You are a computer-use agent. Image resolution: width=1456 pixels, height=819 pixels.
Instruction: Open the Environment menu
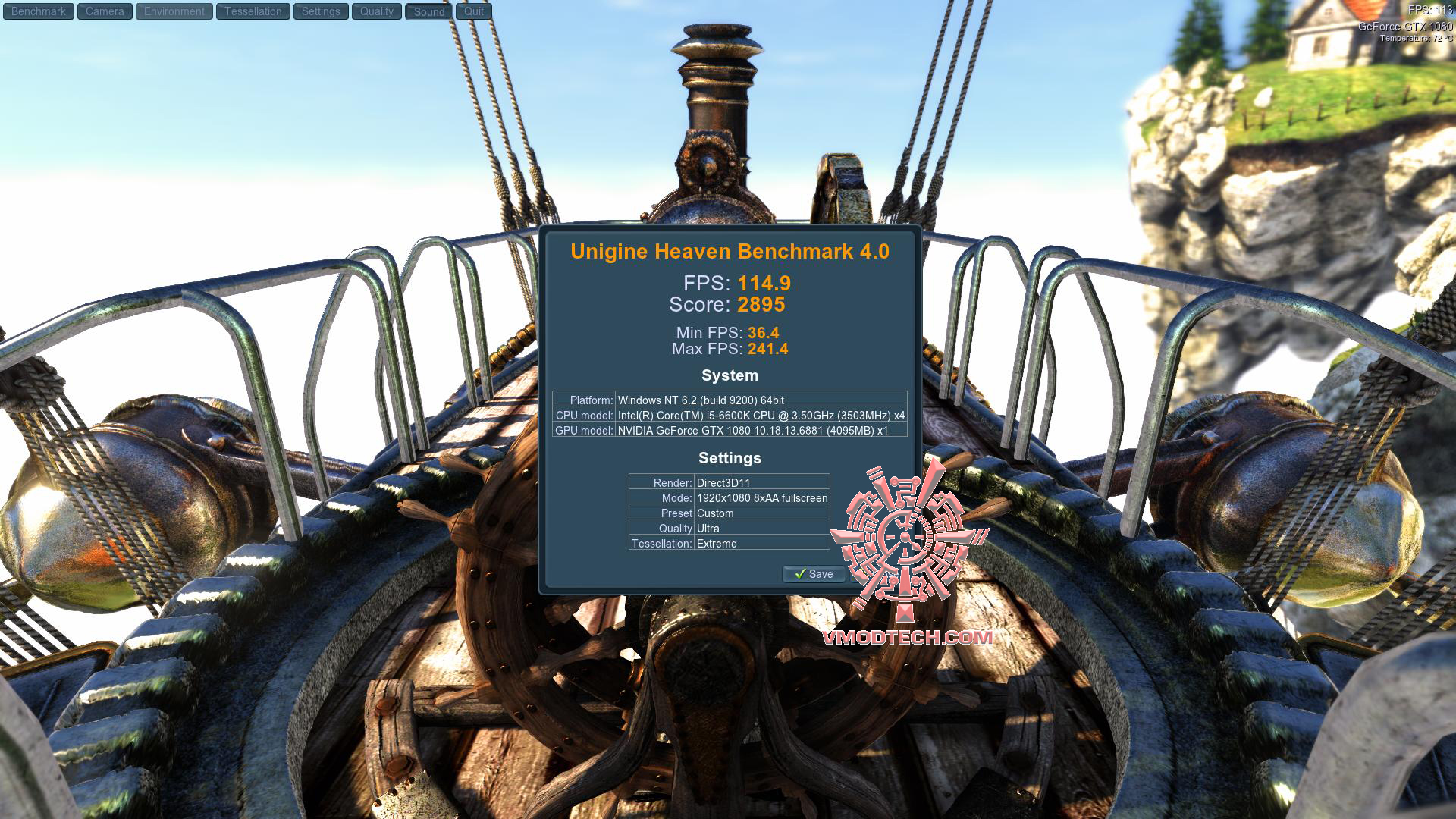(174, 11)
